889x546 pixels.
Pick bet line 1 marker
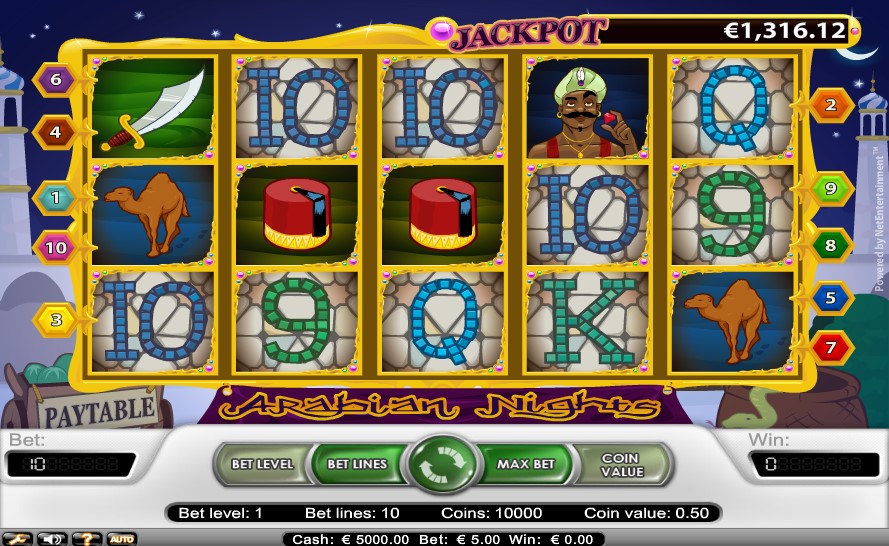56,198
